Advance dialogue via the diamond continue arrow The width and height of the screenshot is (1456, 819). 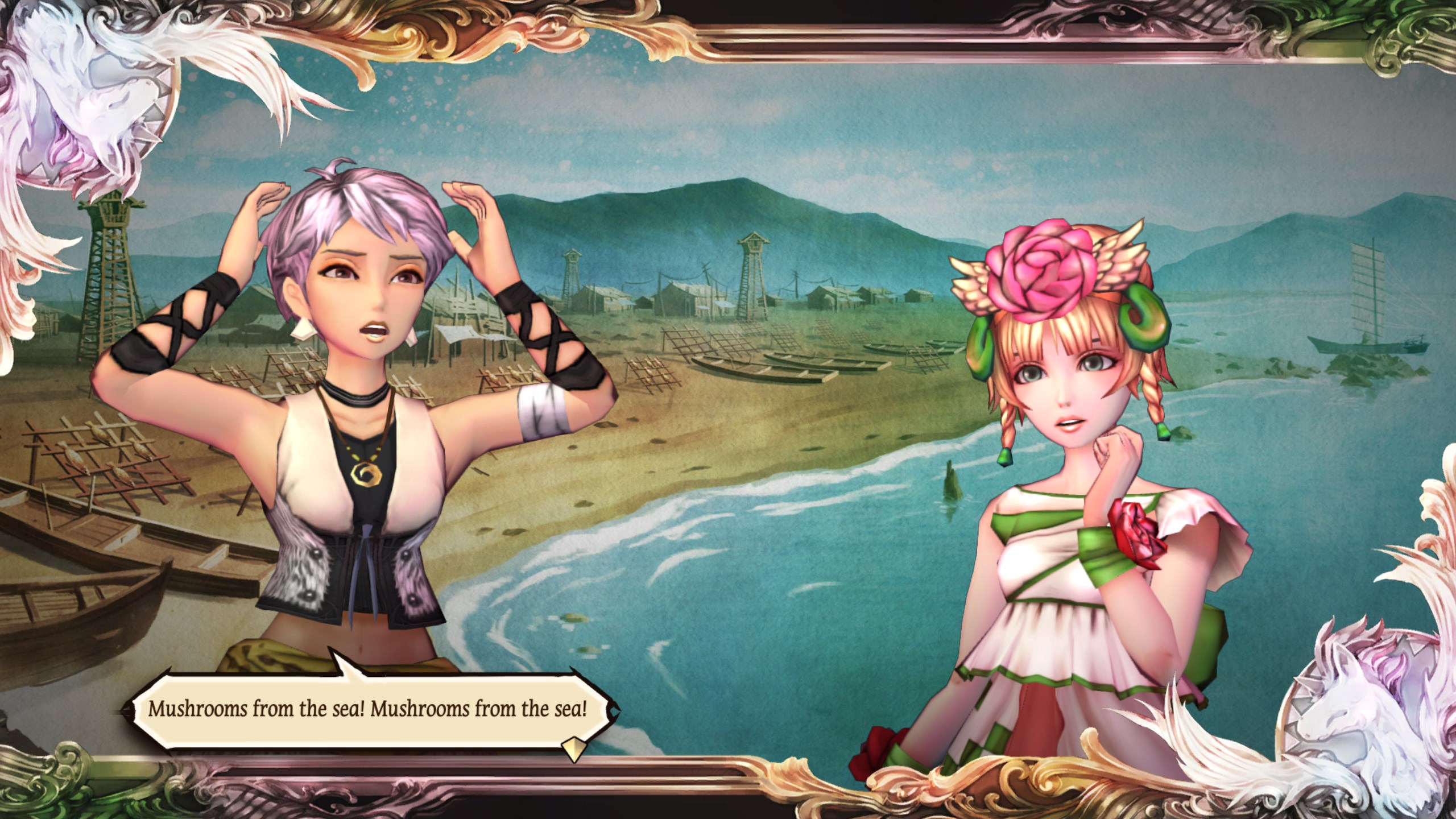coord(573,750)
